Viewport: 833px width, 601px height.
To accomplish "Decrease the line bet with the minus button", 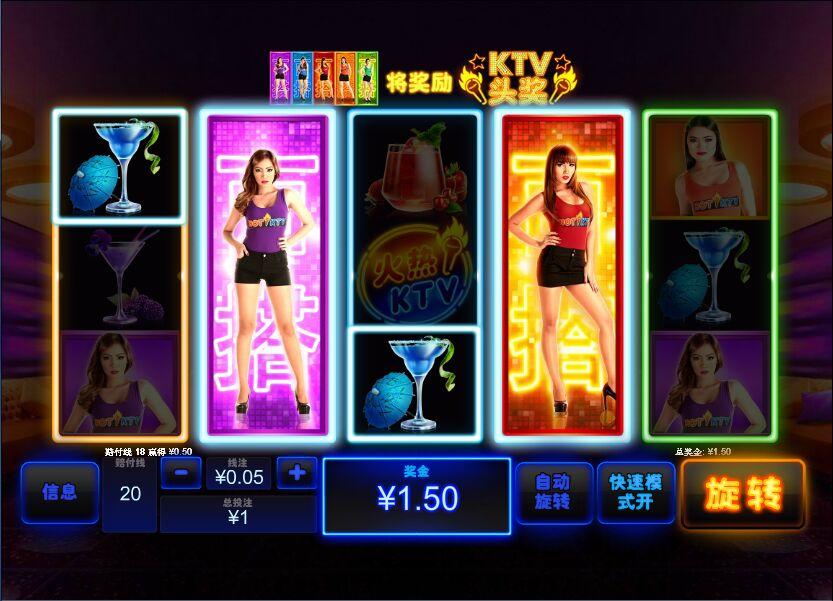I will [181, 473].
